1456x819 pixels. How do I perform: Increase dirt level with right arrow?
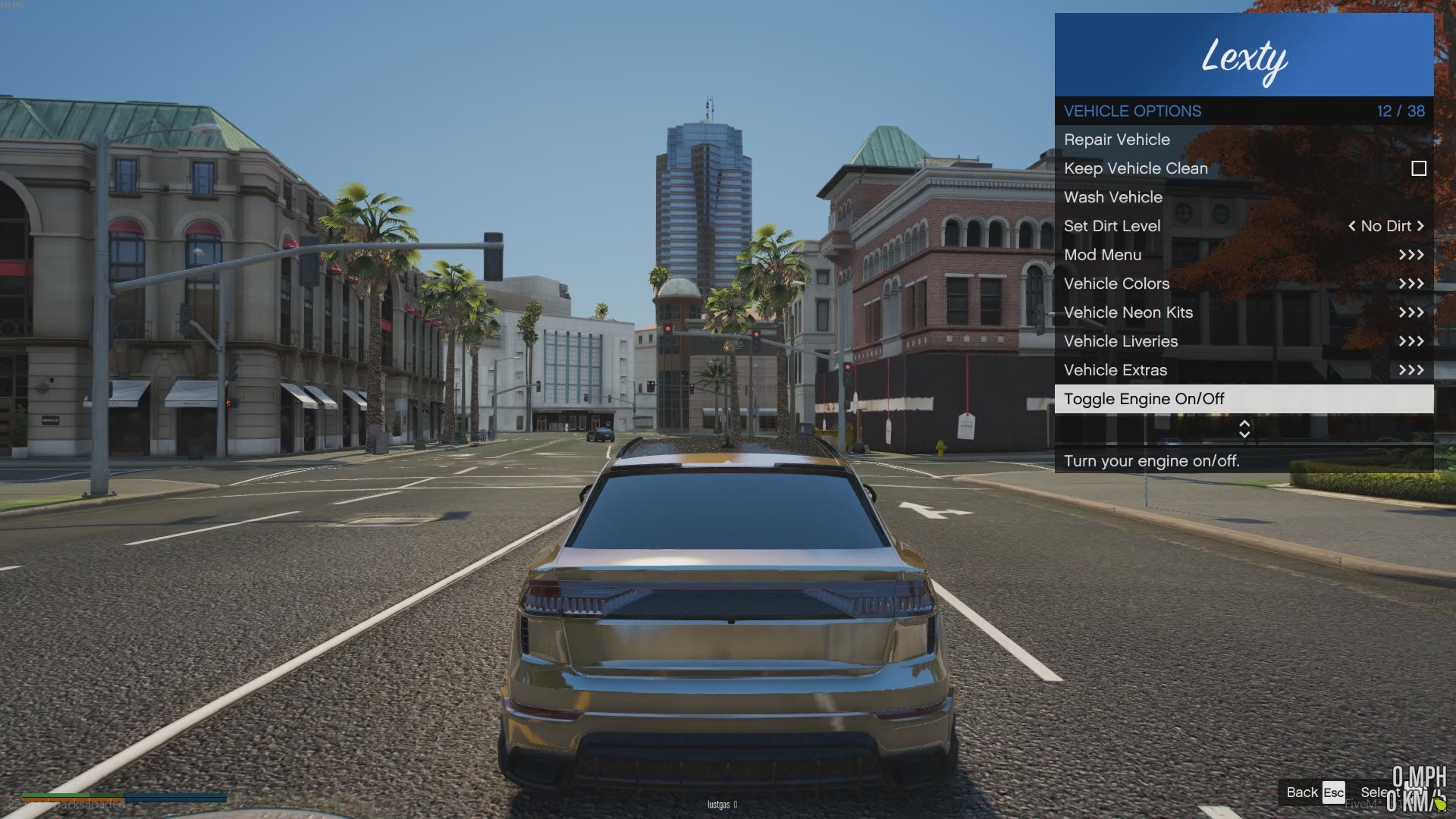1420,226
